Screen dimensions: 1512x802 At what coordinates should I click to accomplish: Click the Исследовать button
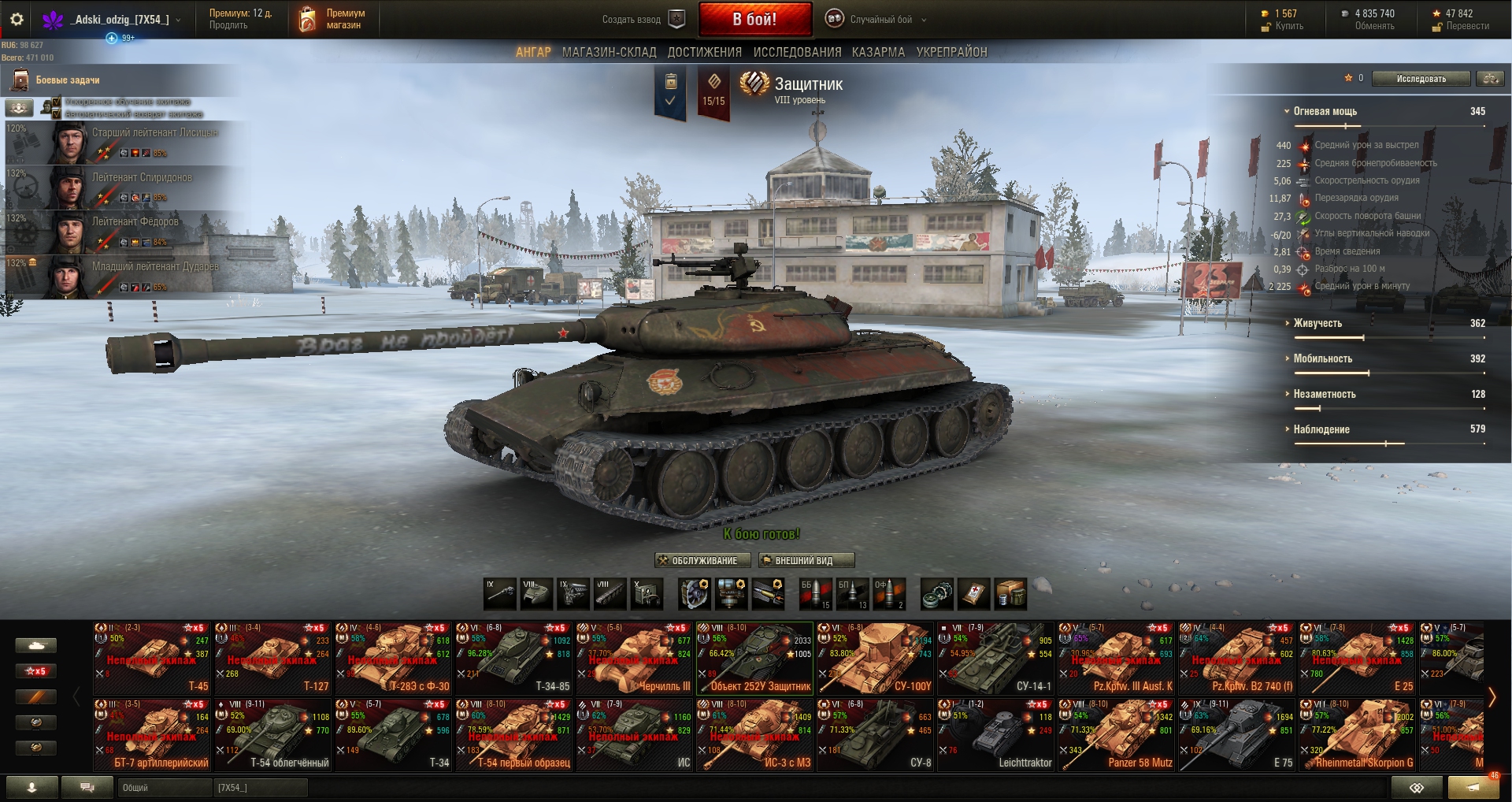(1421, 79)
